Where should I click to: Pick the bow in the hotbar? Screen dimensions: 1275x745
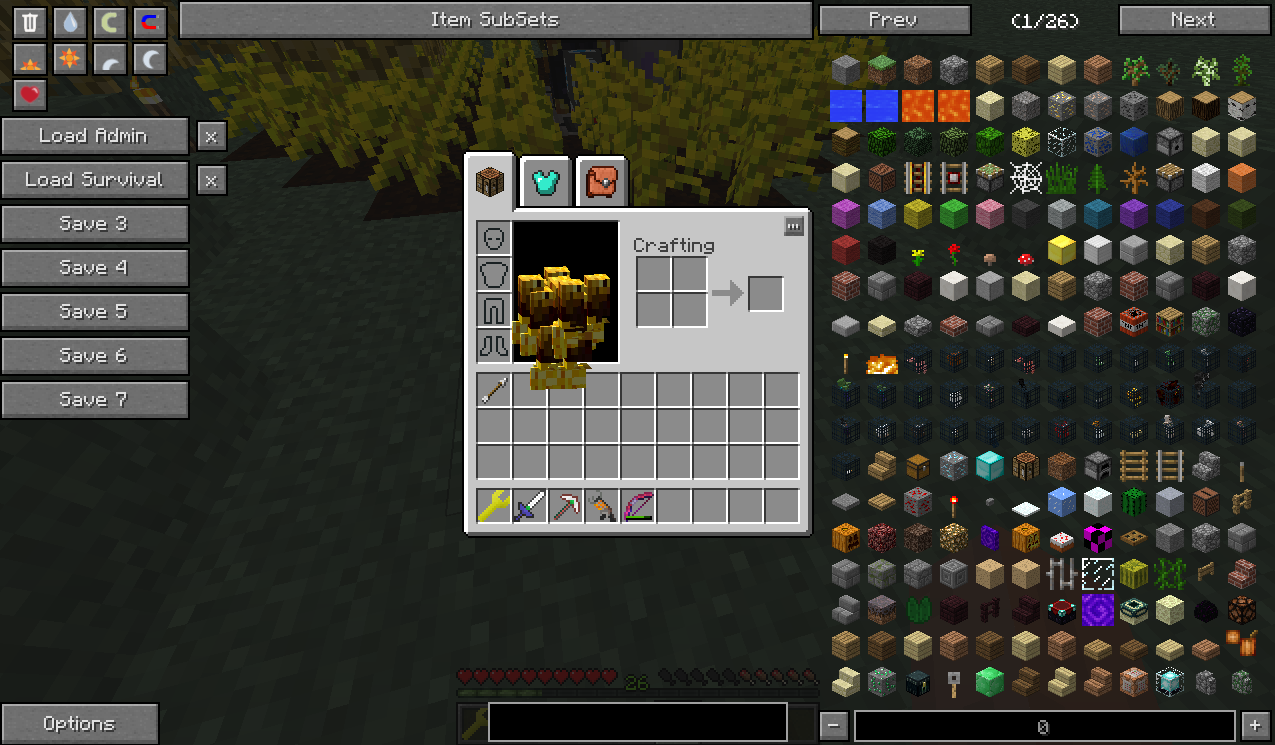[638, 507]
